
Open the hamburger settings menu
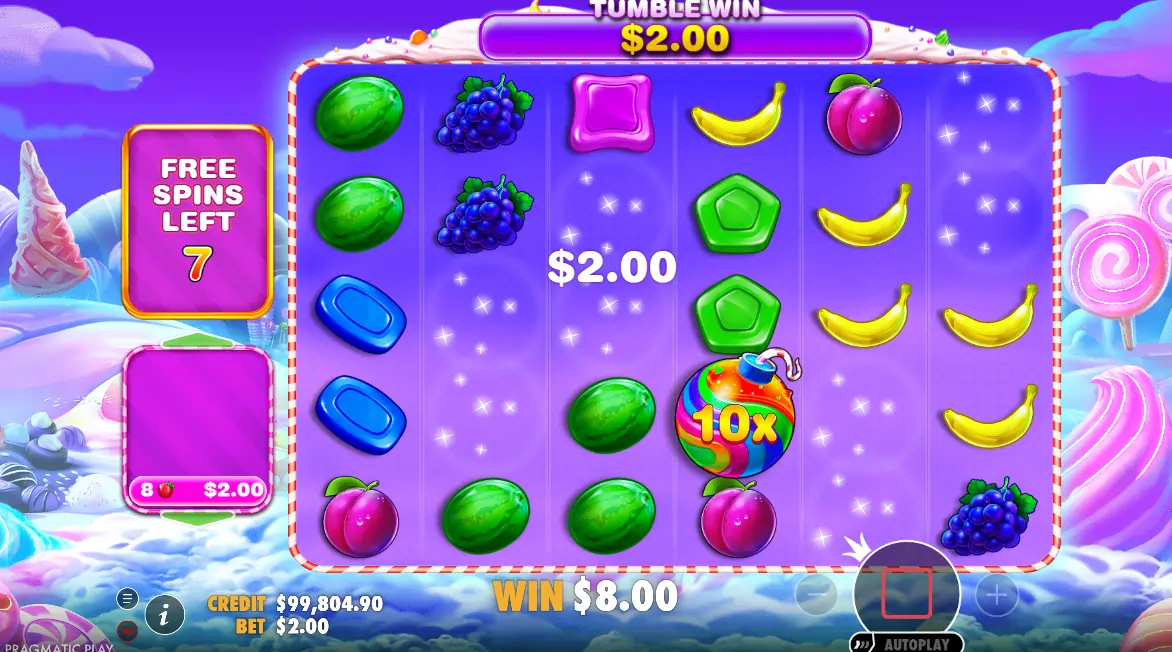coord(127,598)
